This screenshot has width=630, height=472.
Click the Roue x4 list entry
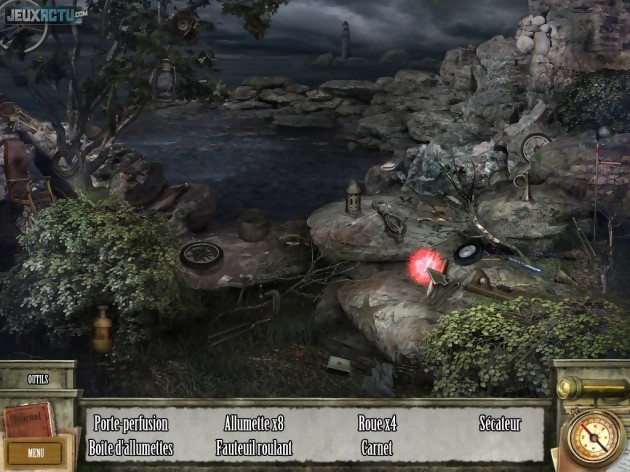coord(377,424)
